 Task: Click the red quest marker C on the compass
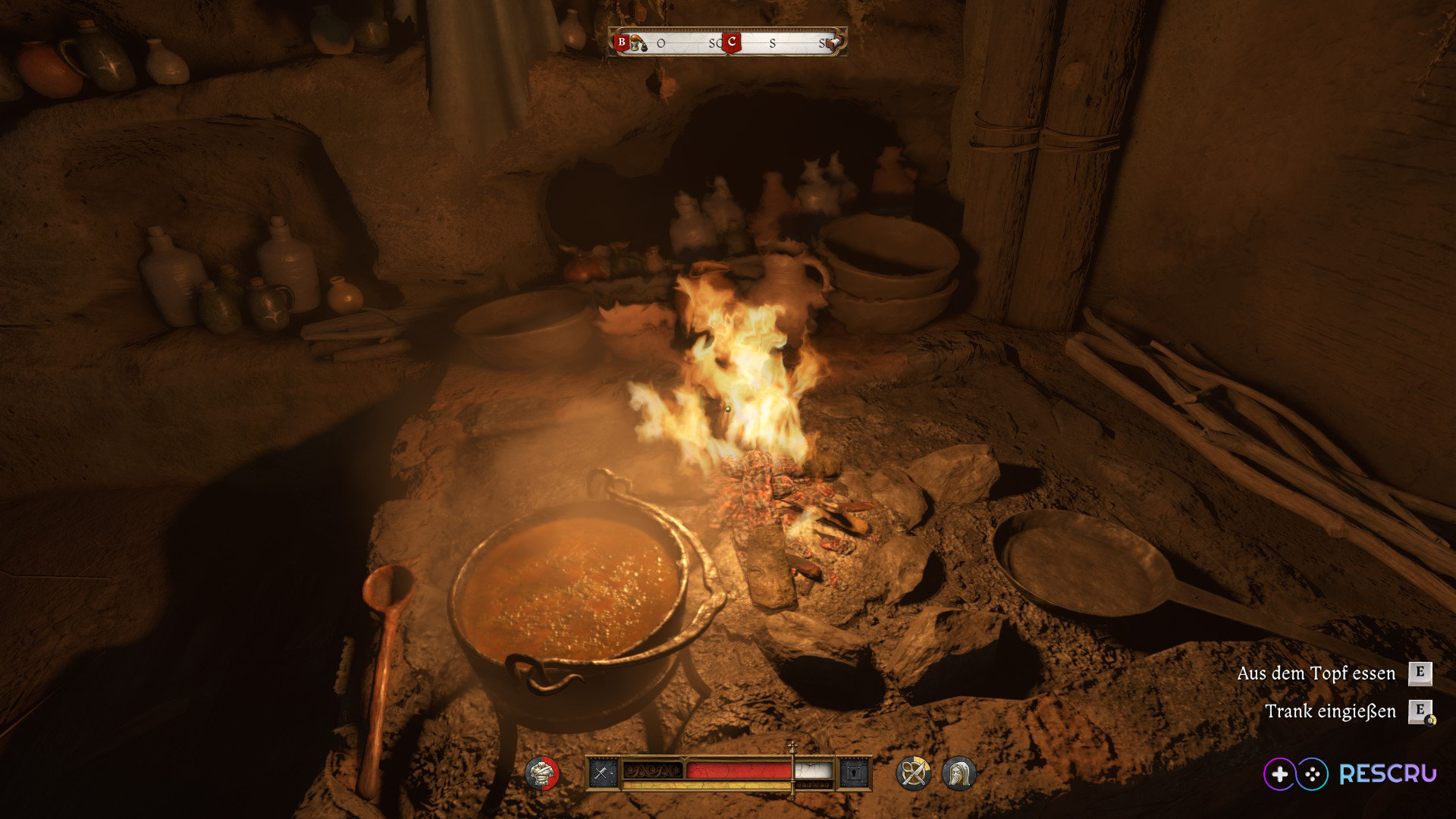click(x=731, y=42)
